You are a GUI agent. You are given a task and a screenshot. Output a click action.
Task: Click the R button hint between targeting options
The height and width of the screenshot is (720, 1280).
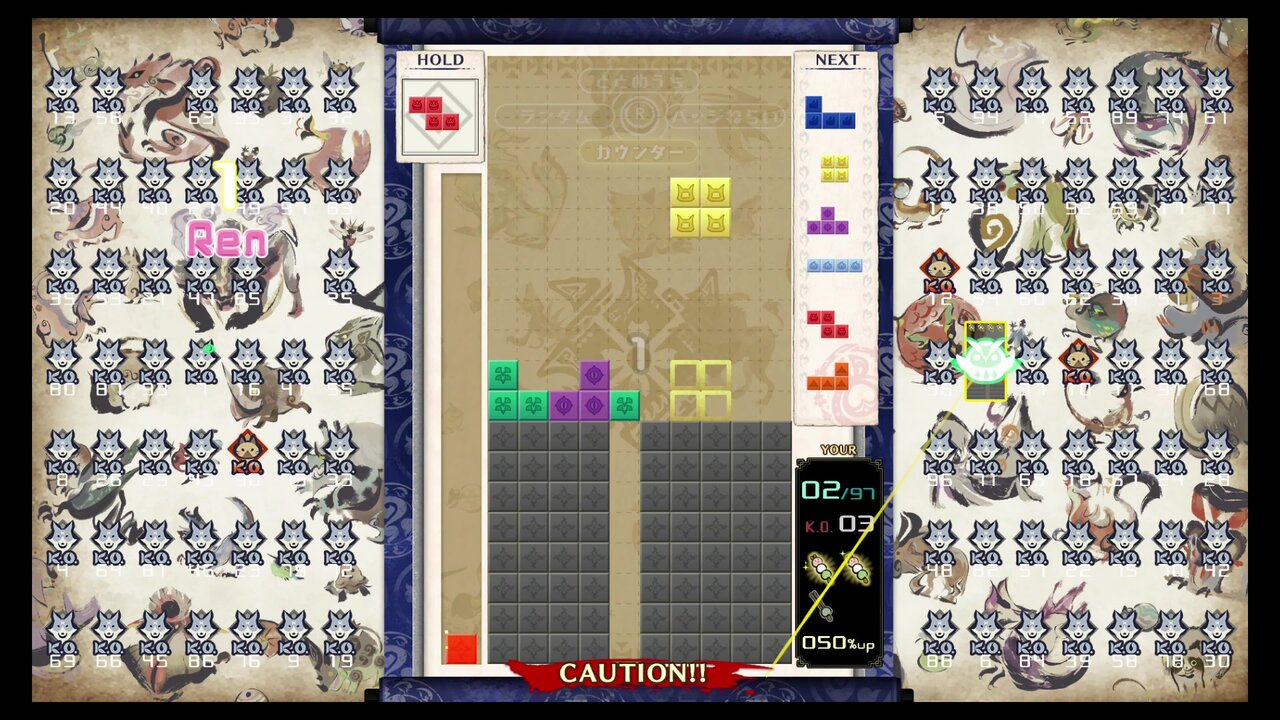[x=640, y=113]
